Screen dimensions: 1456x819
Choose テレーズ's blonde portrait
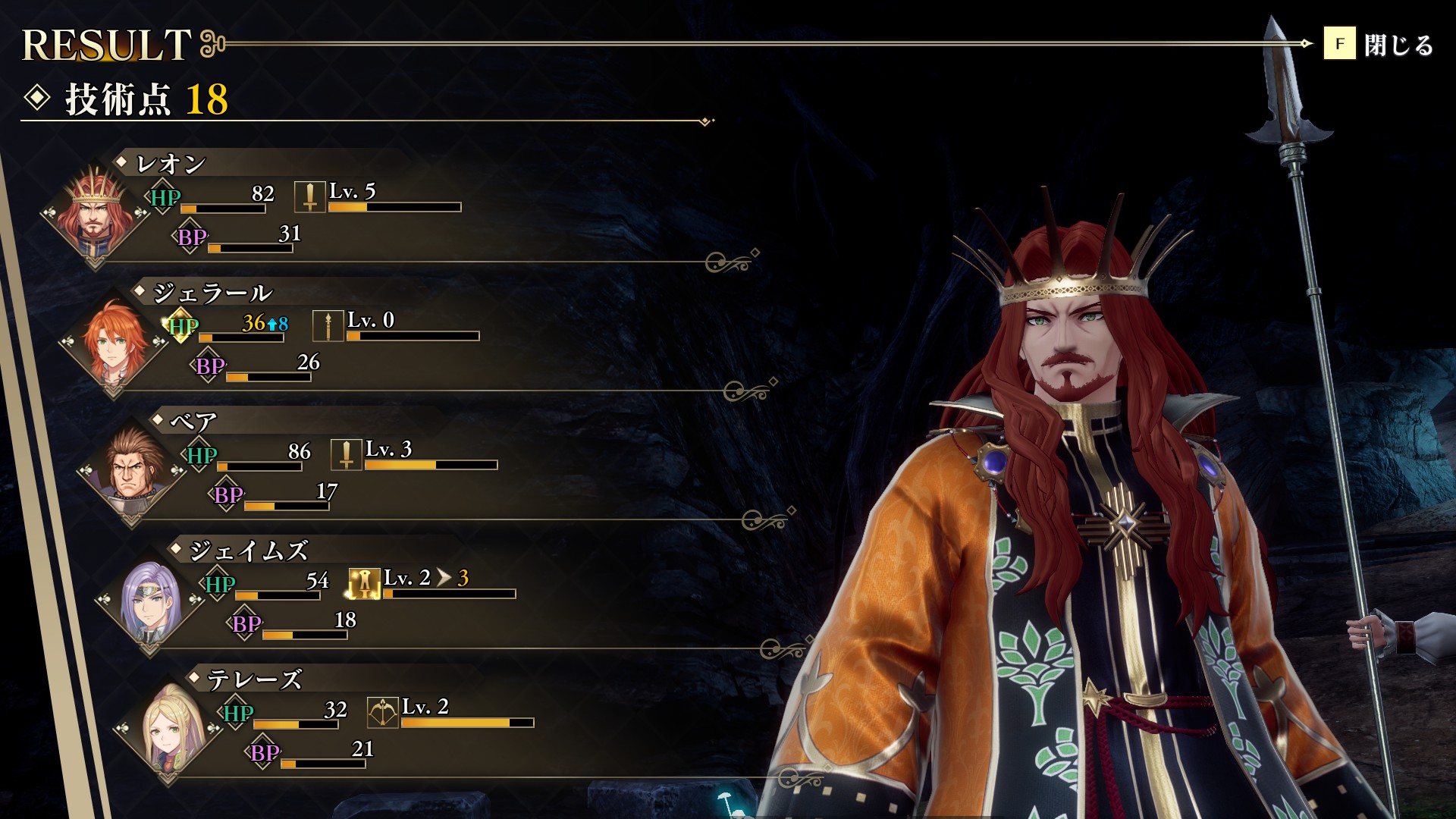pyautogui.click(x=168, y=730)
